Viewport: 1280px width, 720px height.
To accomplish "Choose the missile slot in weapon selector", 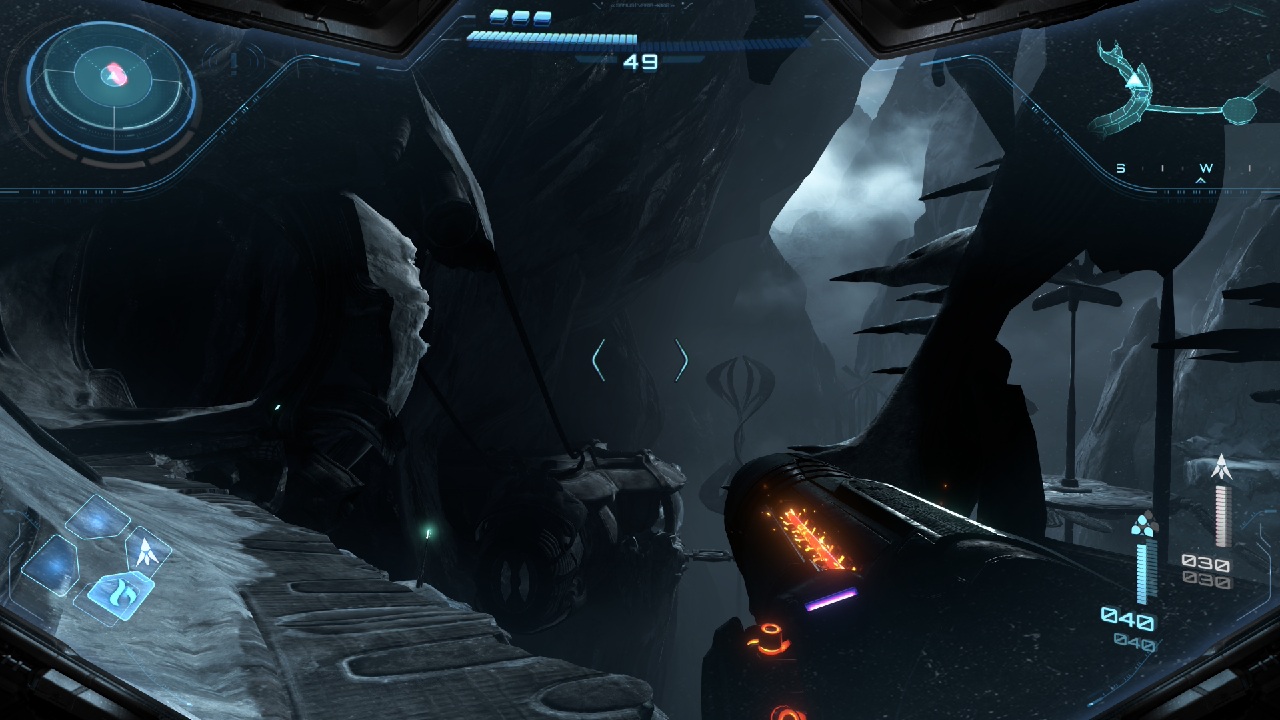I will pos(146,551).
